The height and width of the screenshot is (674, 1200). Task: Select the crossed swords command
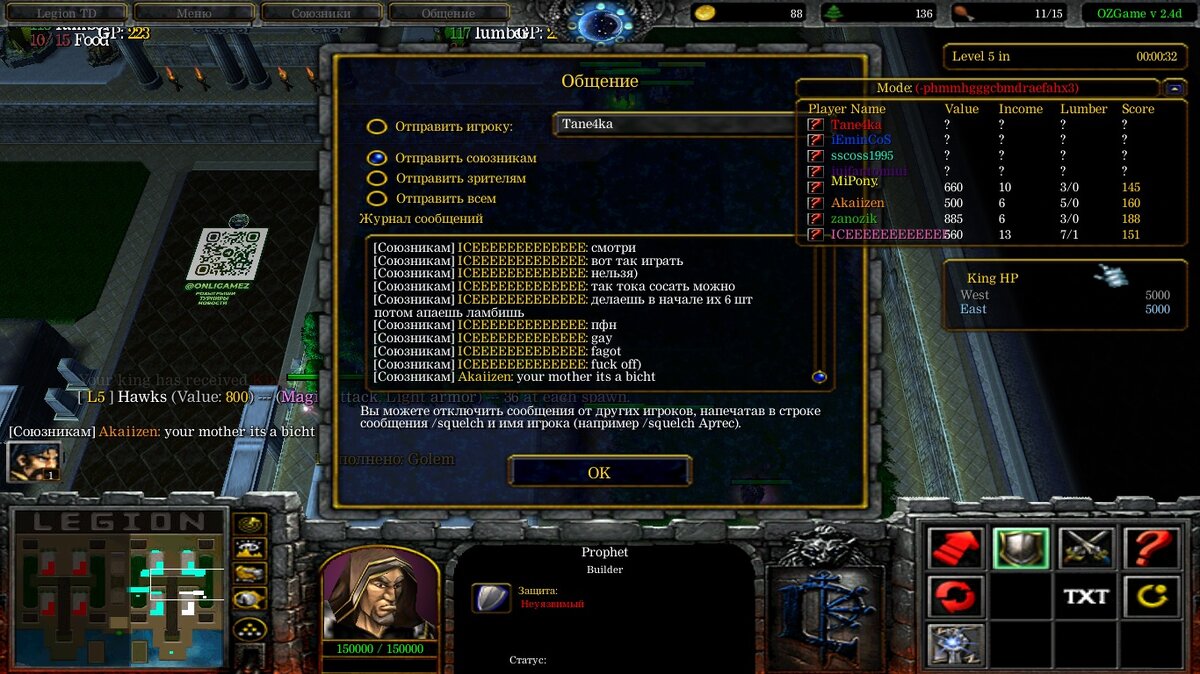1086,548
